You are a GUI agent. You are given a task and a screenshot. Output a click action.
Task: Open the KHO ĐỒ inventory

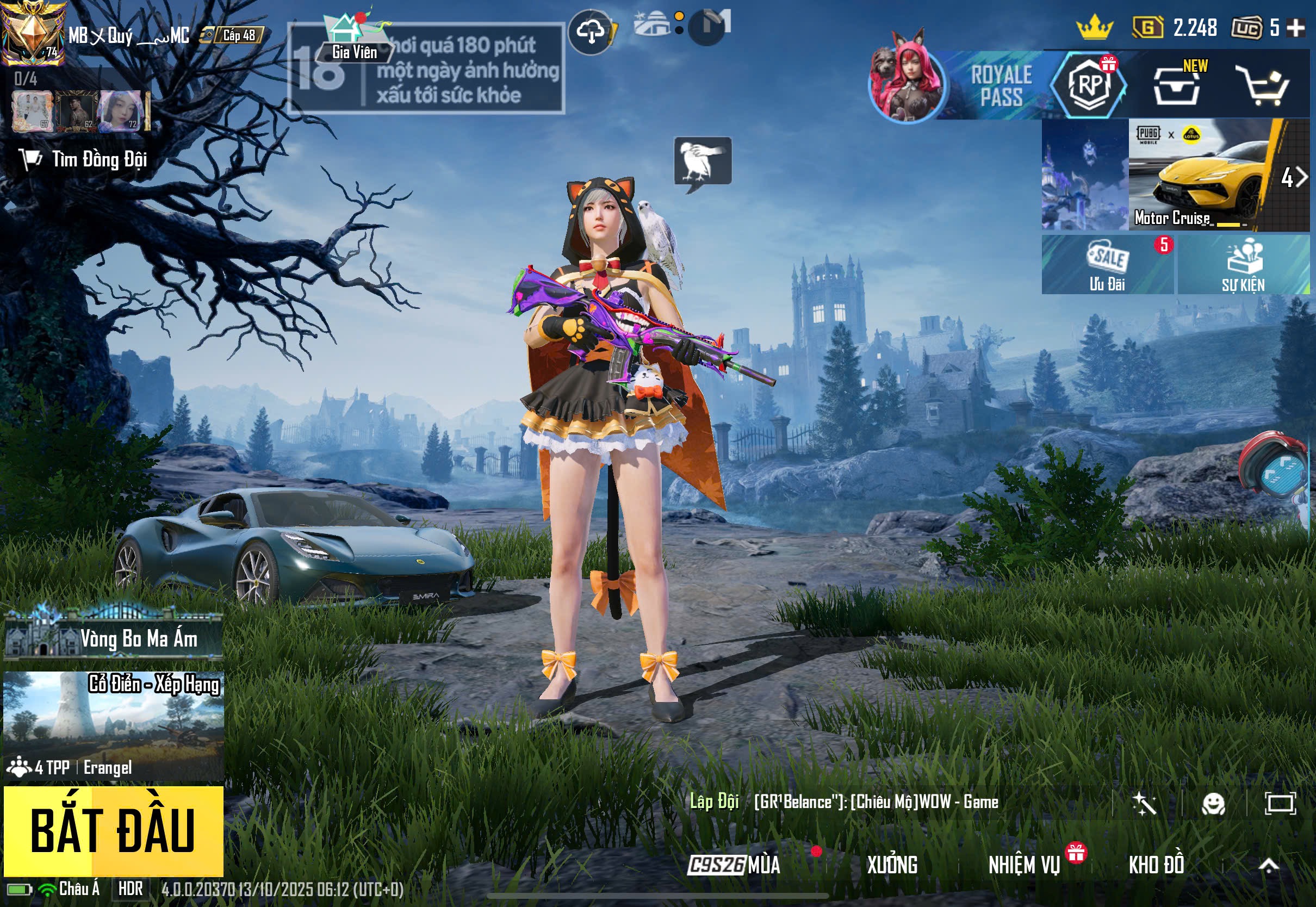coord(1156,865)
